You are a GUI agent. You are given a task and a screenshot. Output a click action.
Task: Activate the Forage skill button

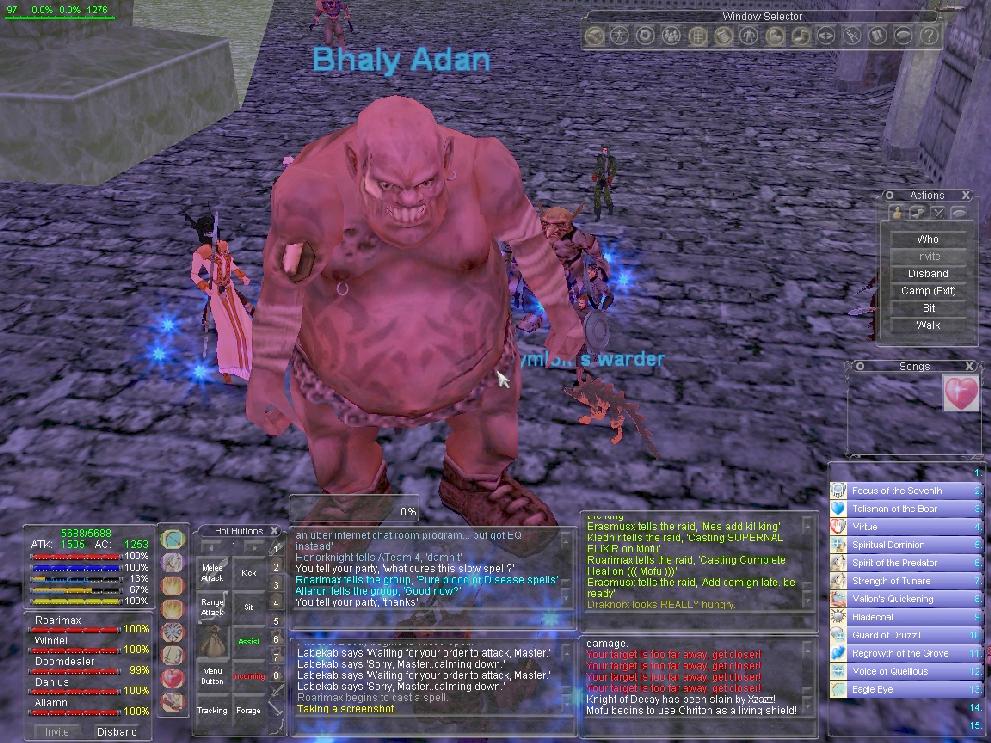pyautogui.click(x=249, y=710)
